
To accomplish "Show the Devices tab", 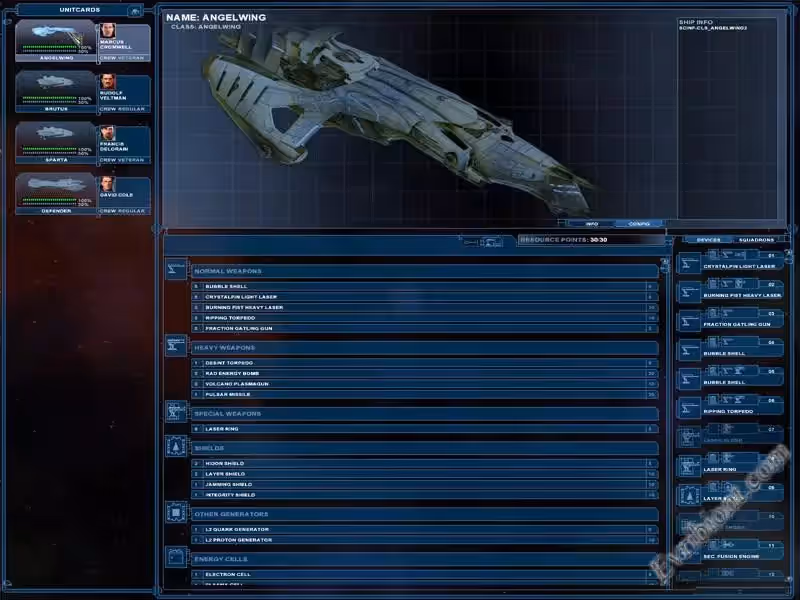I will [x=708, y=240].
